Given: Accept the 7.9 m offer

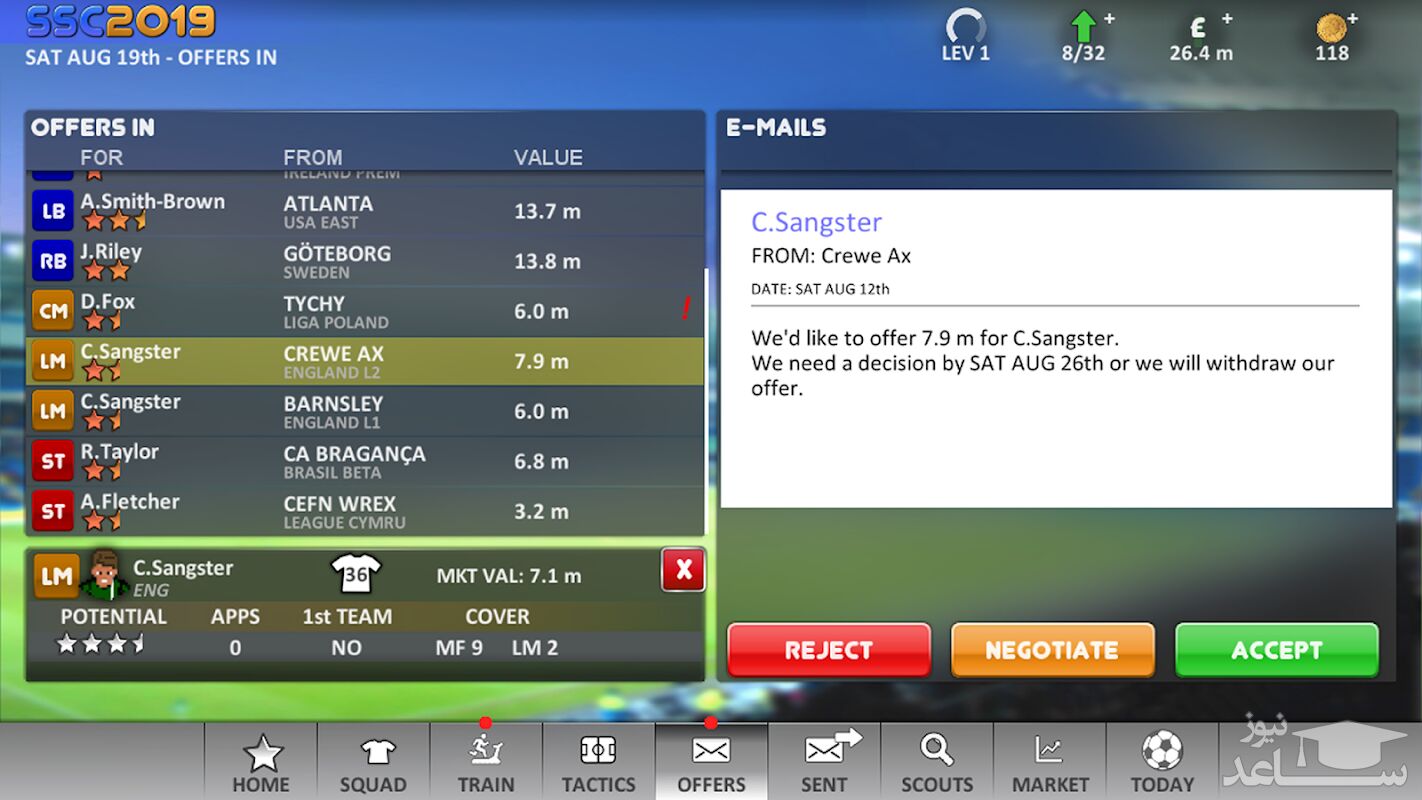Looking at the screenshot, I should pyautogui.click(x=1276, y=650).
